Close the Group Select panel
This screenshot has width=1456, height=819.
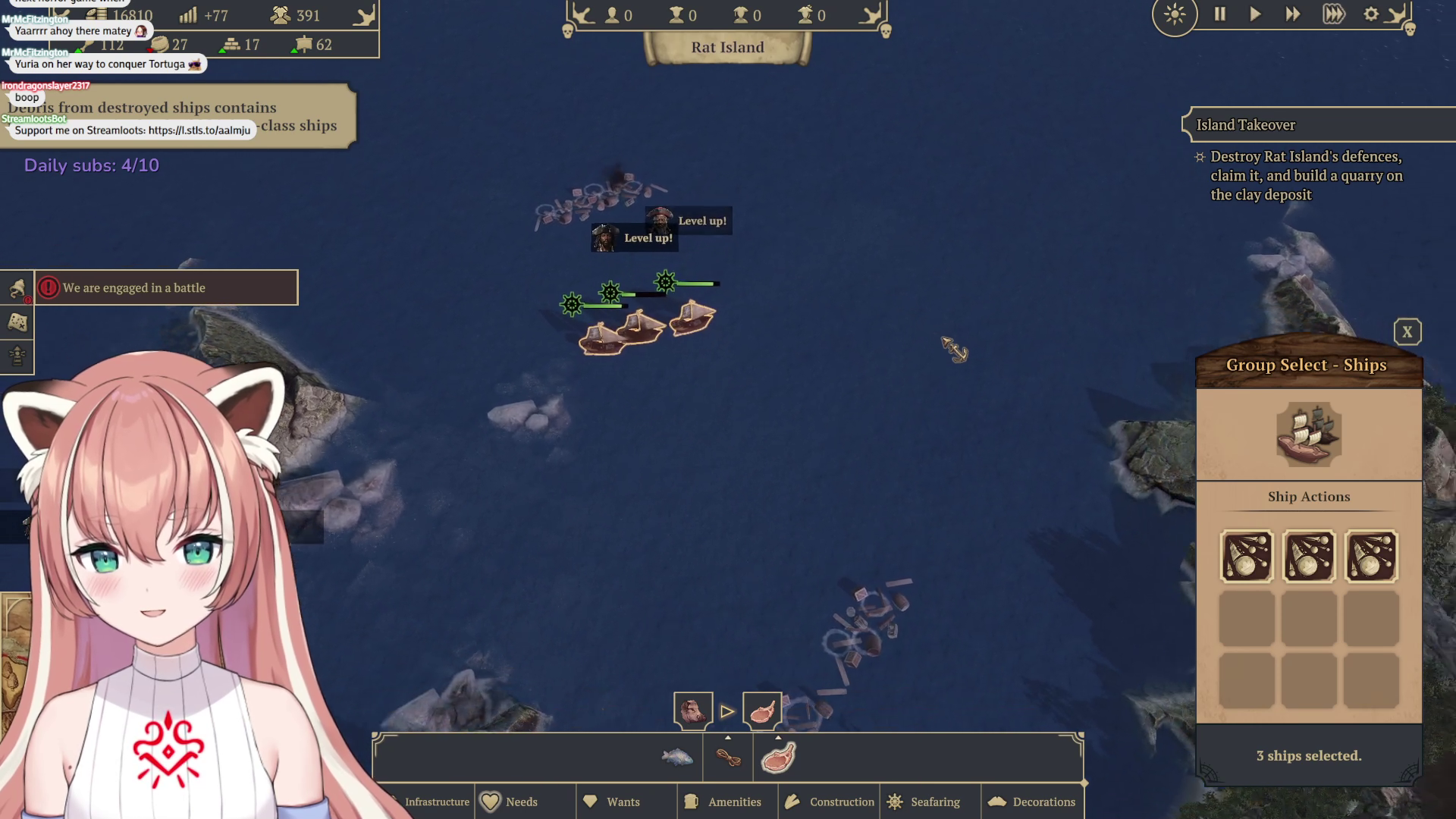coord(1407,332)
